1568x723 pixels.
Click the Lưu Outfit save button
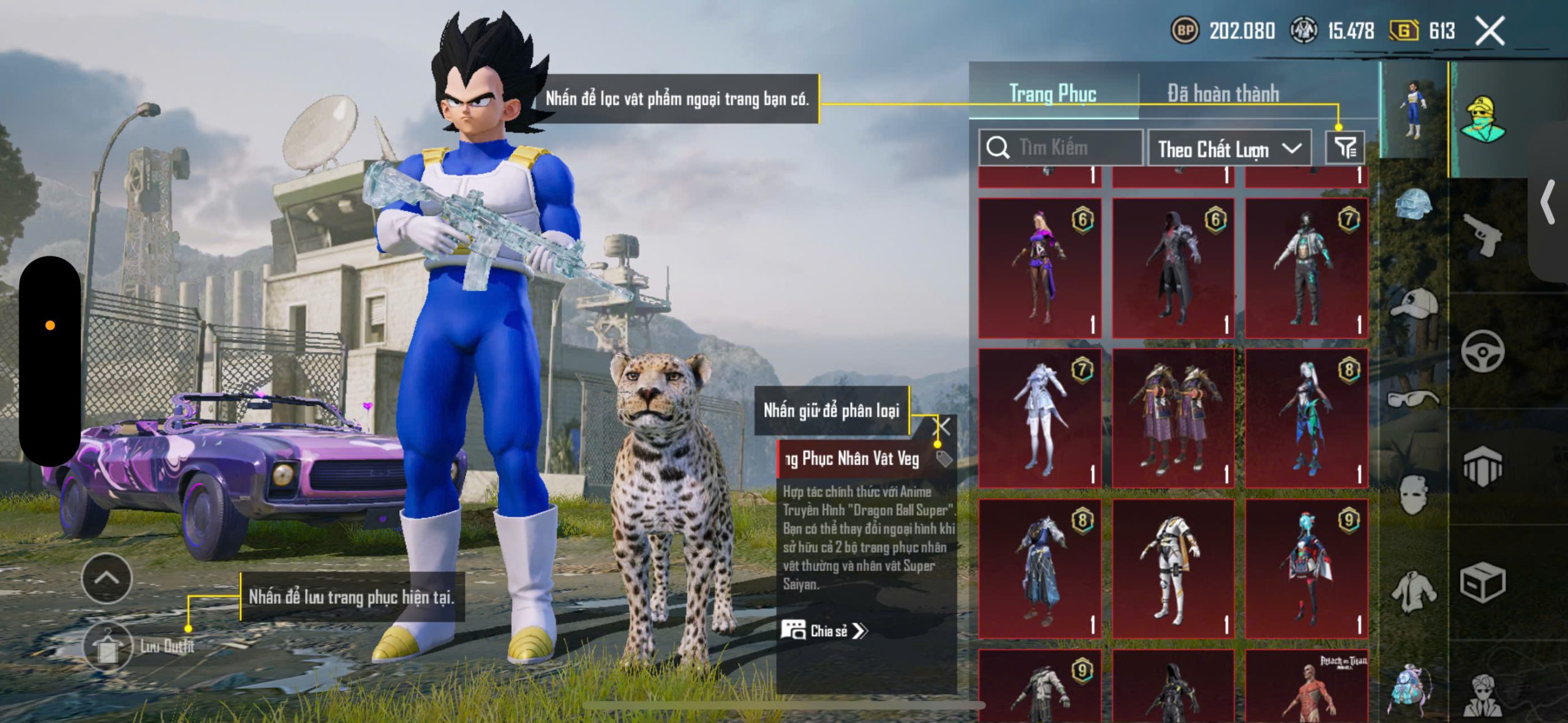tap(108, 646)
